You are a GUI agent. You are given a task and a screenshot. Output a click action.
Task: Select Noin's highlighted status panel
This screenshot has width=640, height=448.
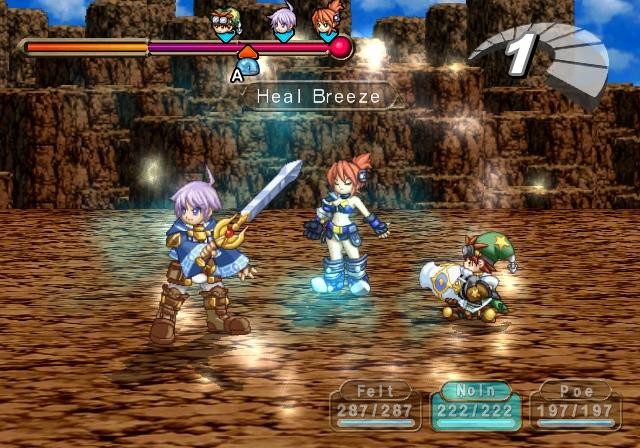[x=475, y=405]
